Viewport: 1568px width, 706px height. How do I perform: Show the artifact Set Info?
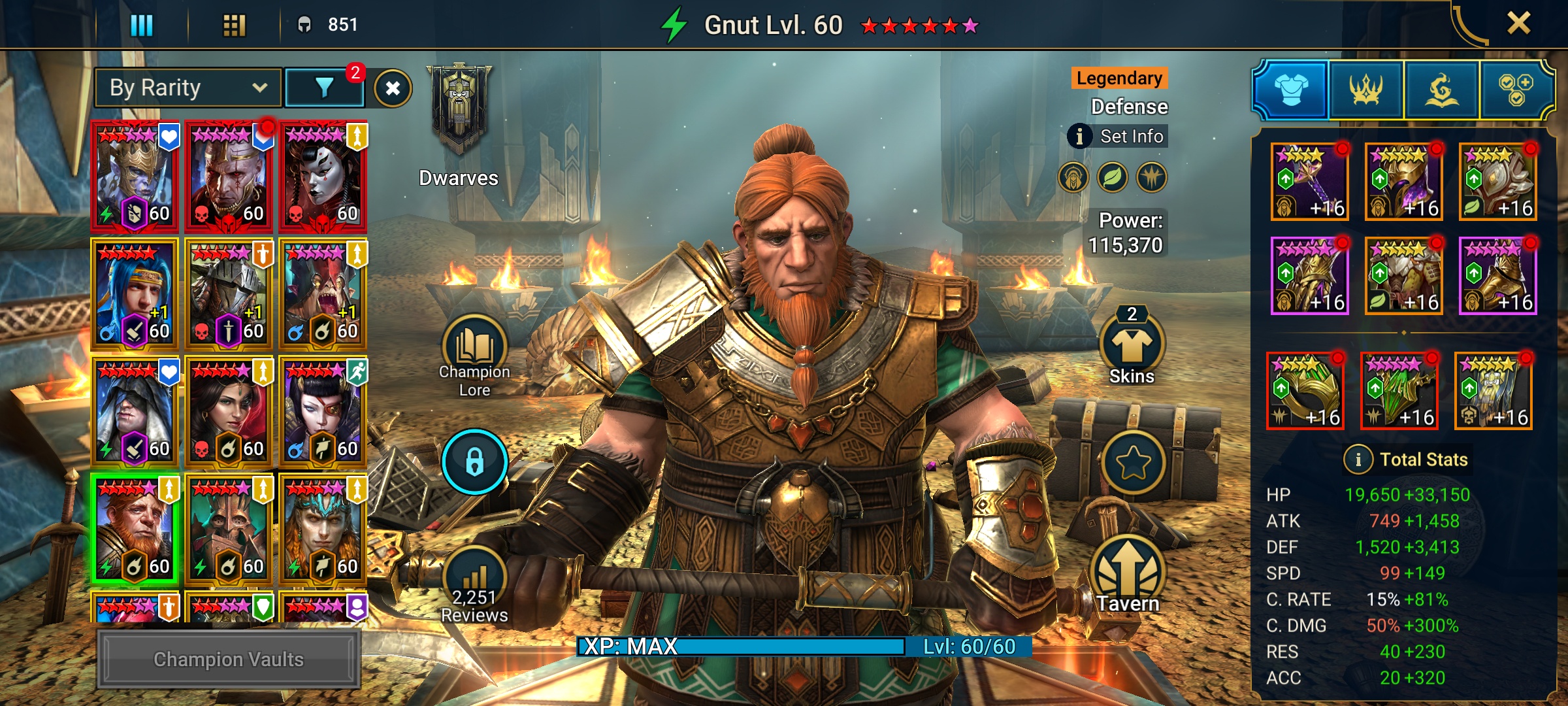click(1119, 136)
